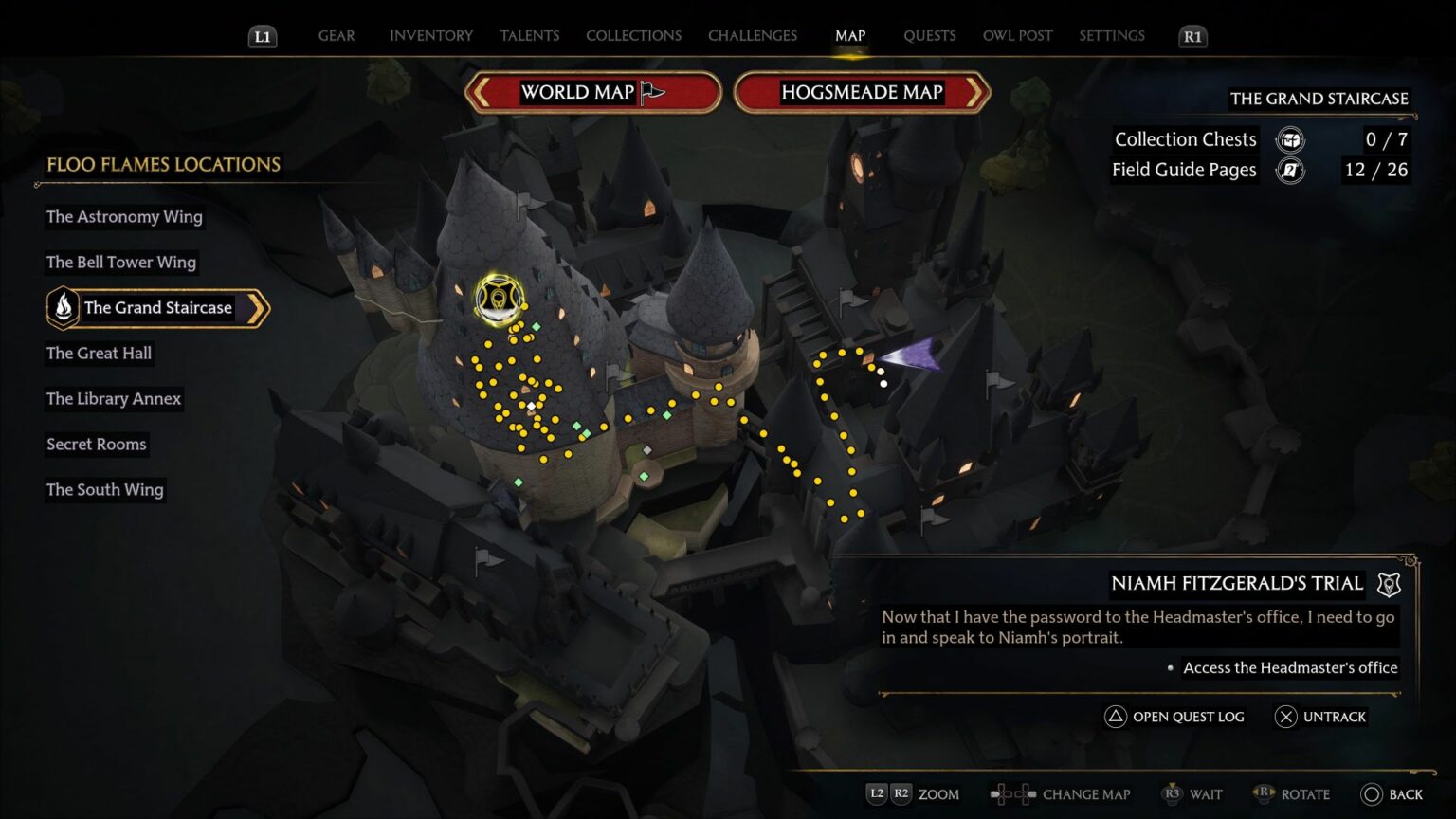
Task: Open the Quests tab
Action: 930,35
